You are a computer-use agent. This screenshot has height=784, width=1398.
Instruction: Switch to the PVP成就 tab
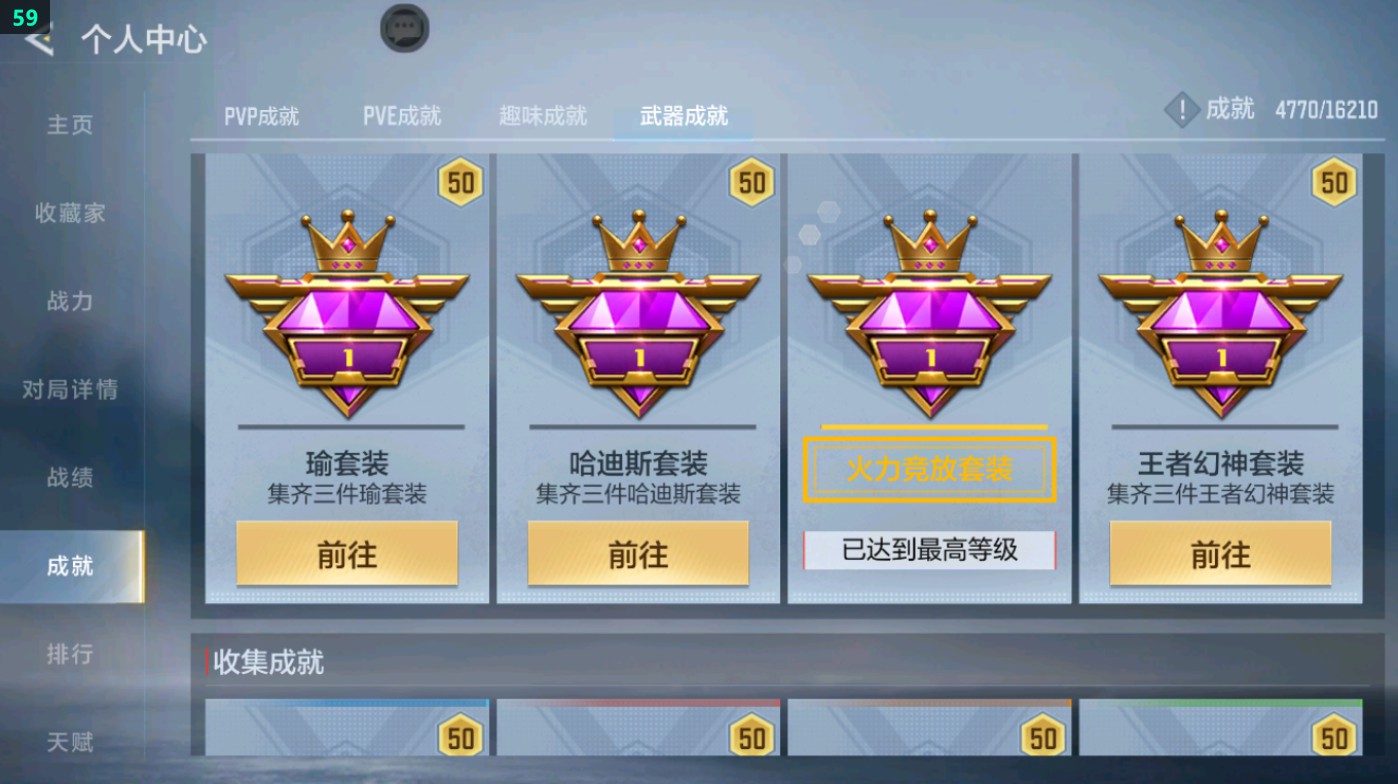[x=262, y=115]
